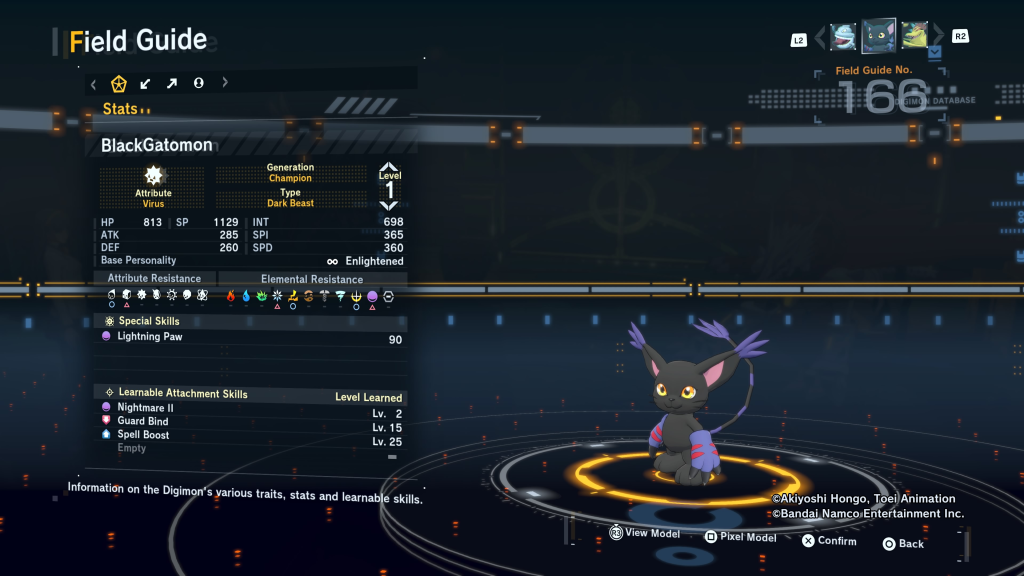Image resolution: width=1024 pixels, height=576 pixels.
Task: Choose the BlackGatomon portrait thumbnail
Action: 879,36
